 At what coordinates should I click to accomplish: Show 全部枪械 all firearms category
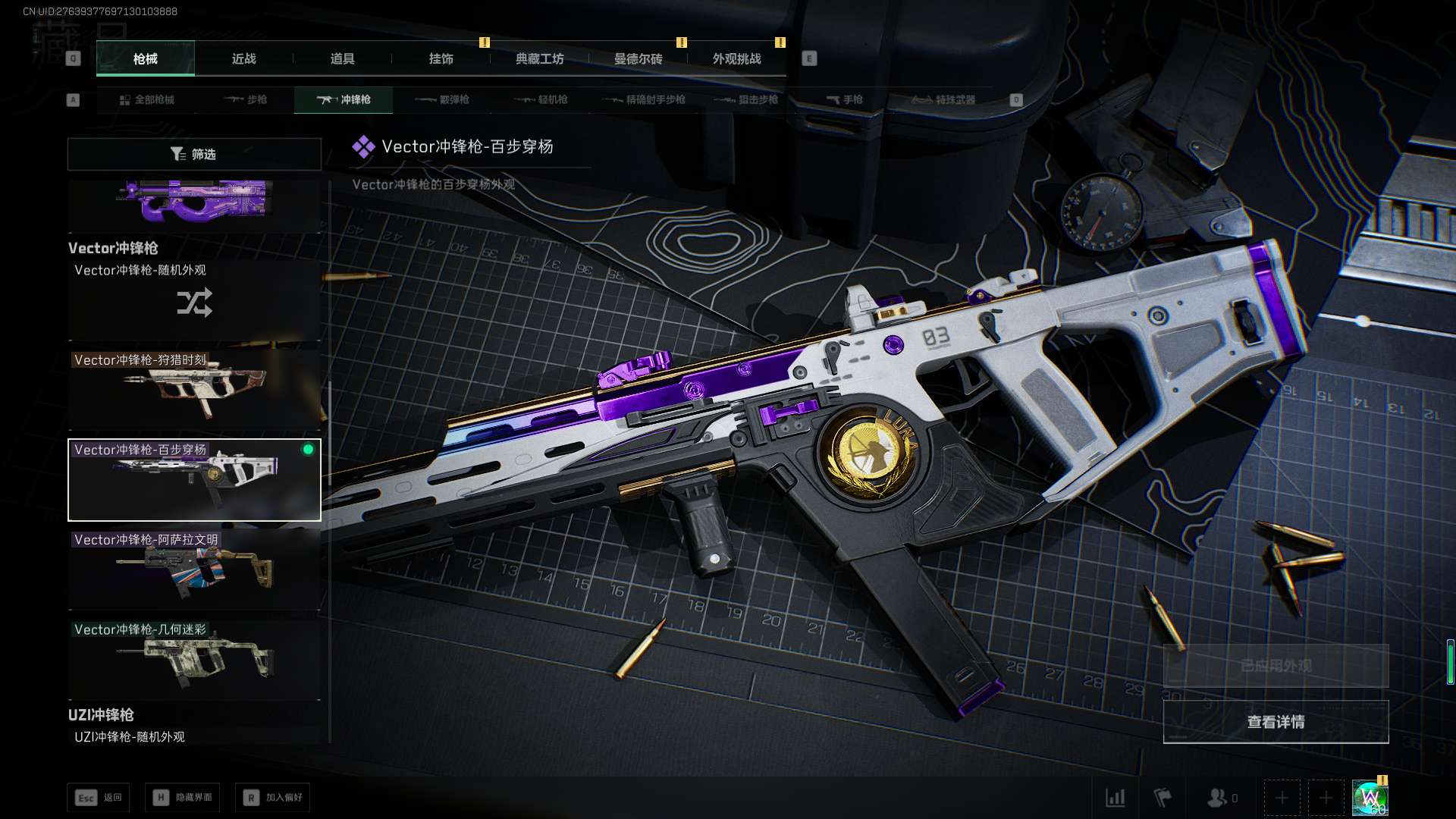point(146,100)
